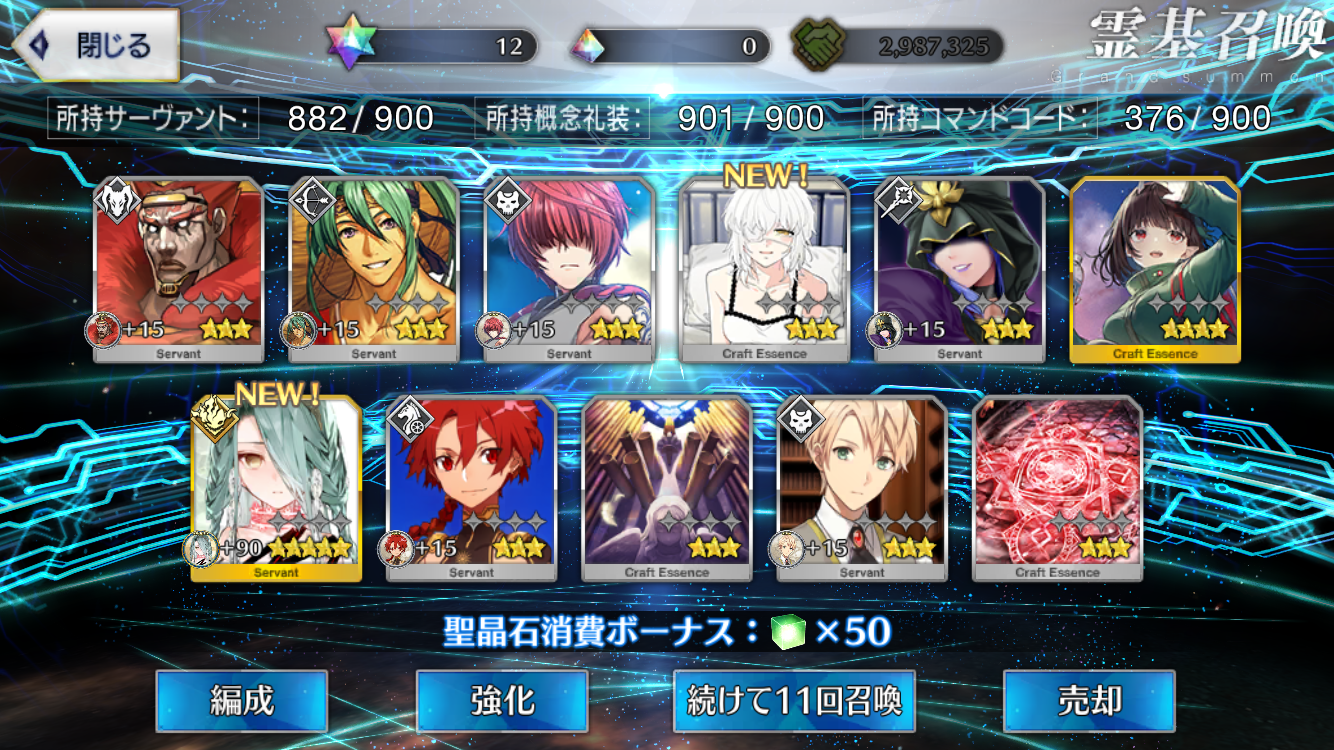Screen dimensions: 1334x750
Task: Continue with 続けて11回召喚 summon
Action: [x=795, y=701]
